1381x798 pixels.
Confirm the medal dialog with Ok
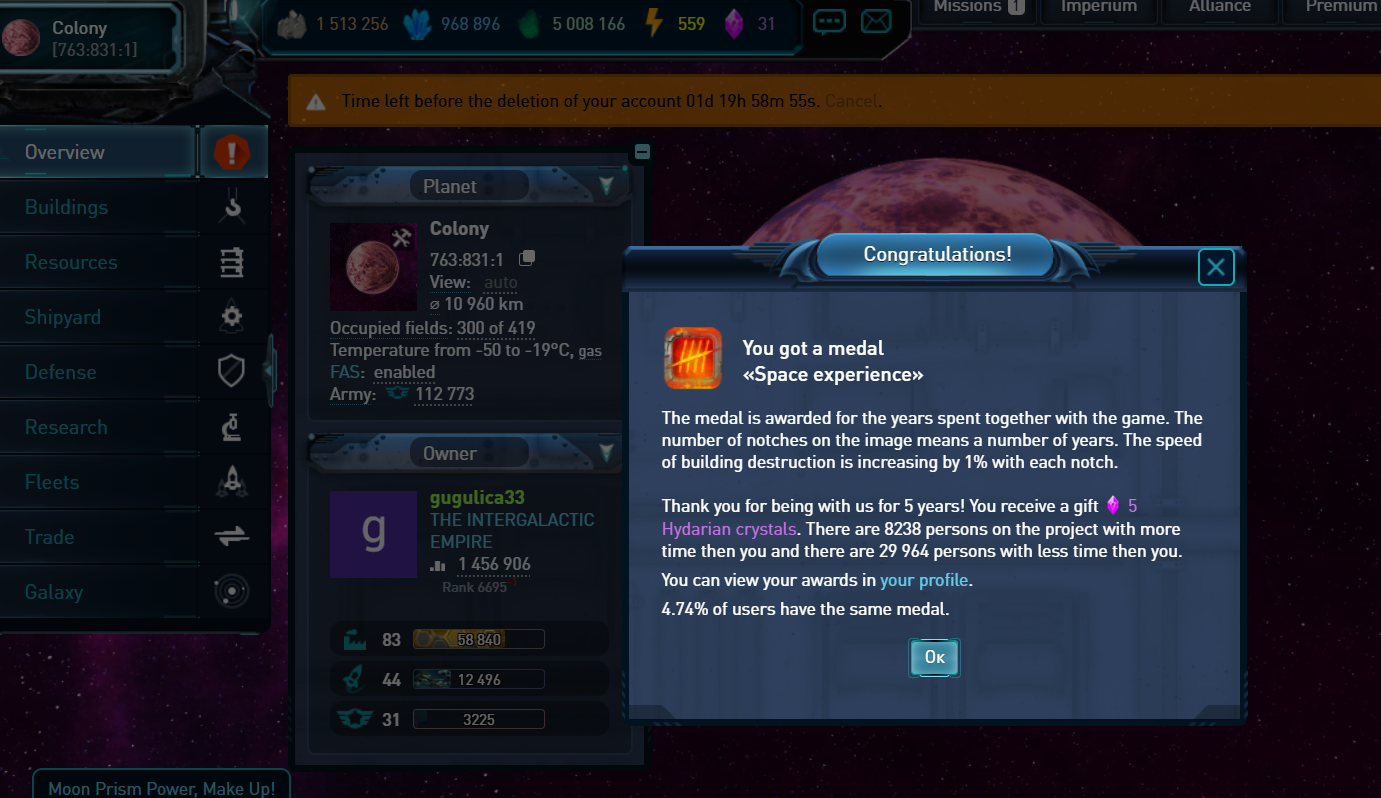pyautogui.click(x=934, y=658)
